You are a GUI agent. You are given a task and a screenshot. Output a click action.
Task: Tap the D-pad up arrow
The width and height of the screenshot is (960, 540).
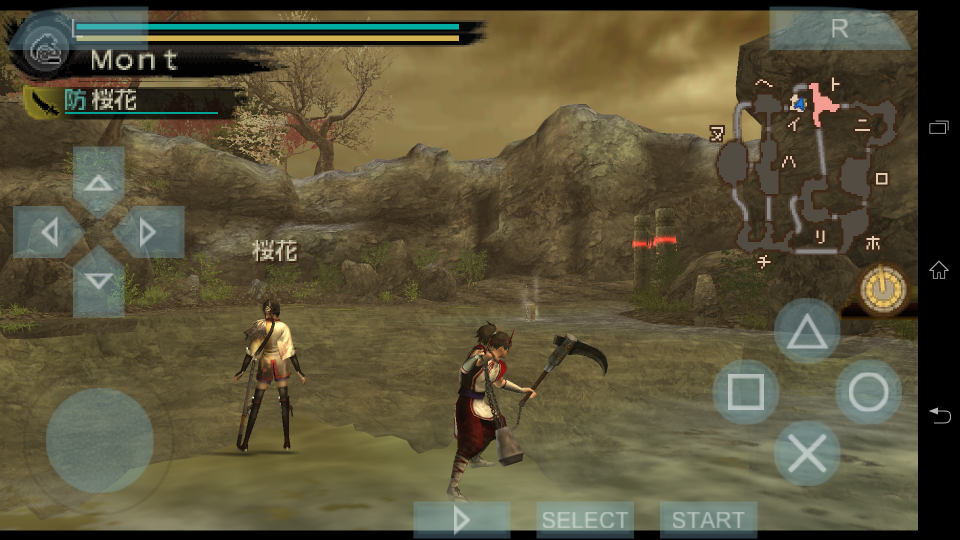pos(98,183)
